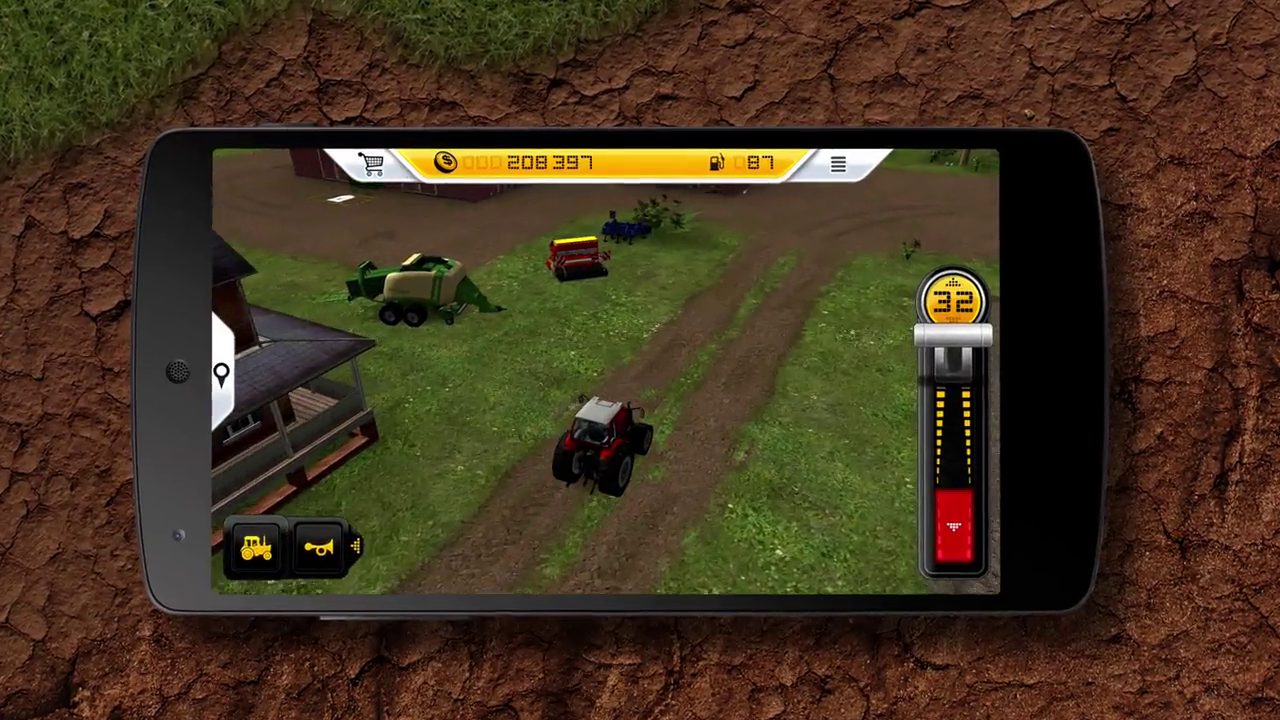
Task: Click the red throttle slider handle
Action: (x=952, y=525)
